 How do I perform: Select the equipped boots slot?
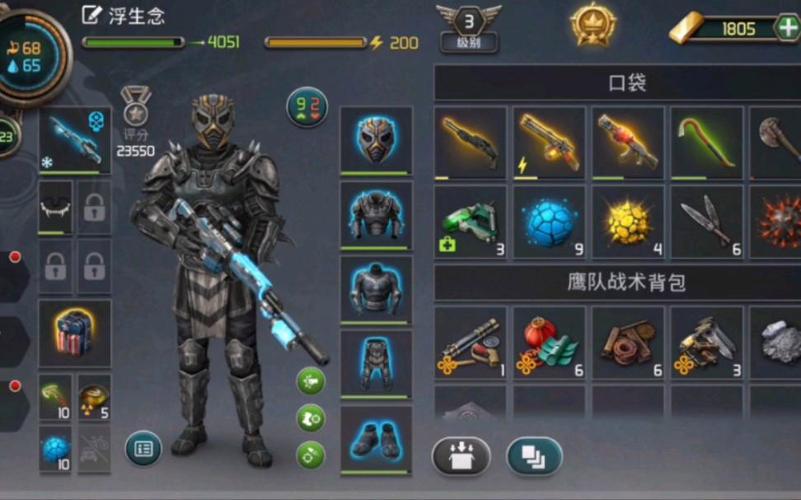coord(376,438)
